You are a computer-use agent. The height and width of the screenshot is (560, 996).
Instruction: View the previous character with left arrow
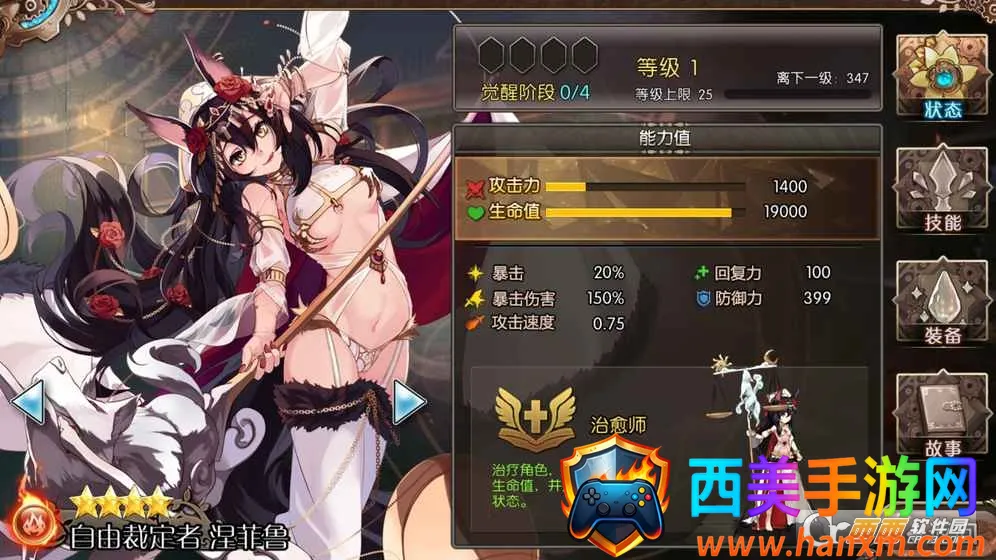[27, 403]
